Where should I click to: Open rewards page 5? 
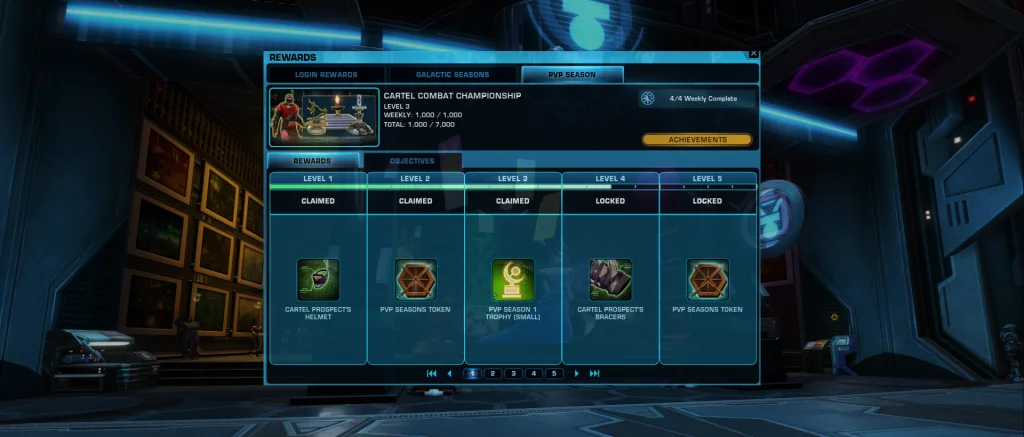pyautogui.click(x=554, y=373)
